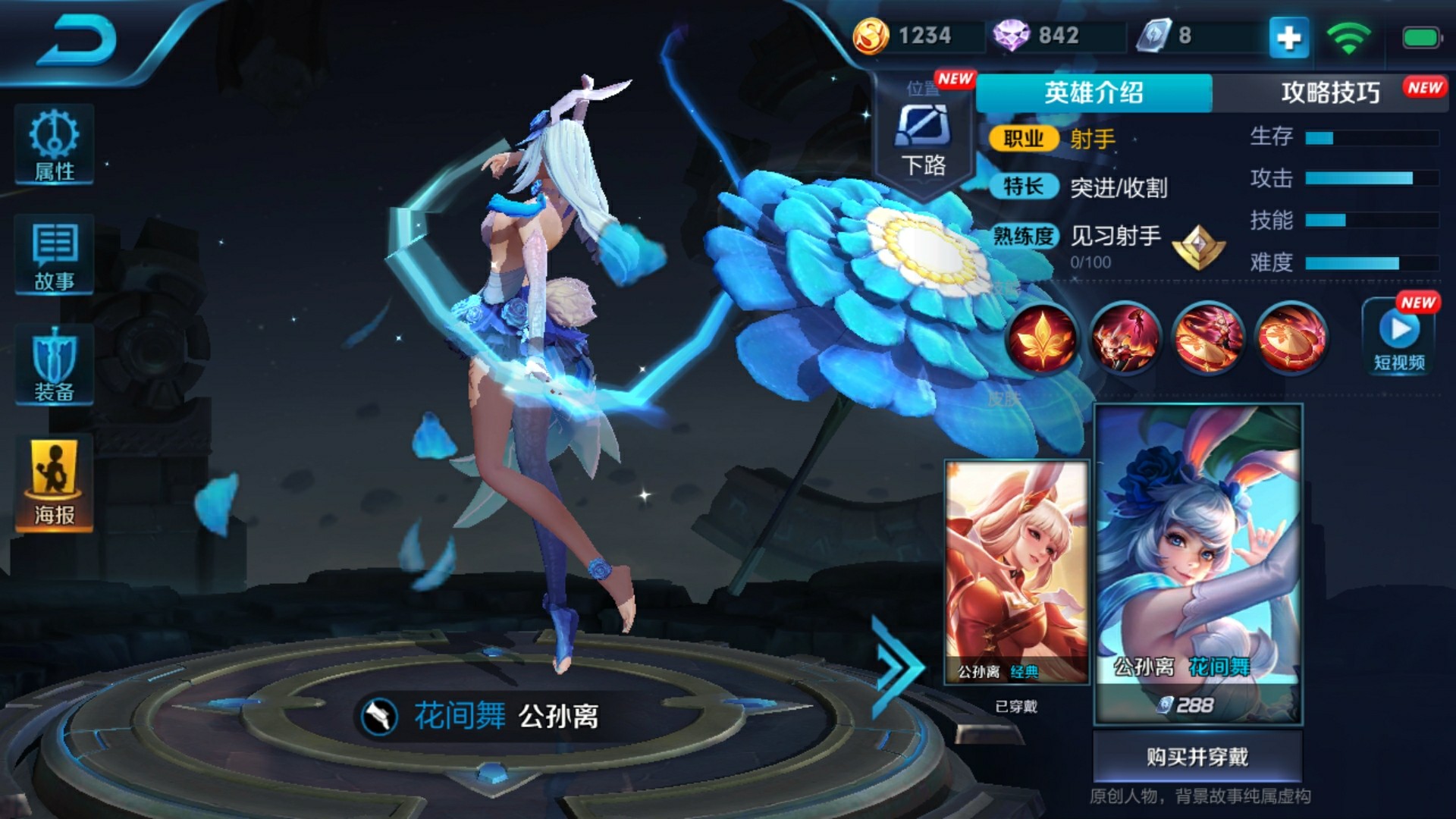The width and height of the screenshot is (1456, 819).
Task: Buy and equip the skin with 购买并穿戴
Action: tap(1197, 757)
